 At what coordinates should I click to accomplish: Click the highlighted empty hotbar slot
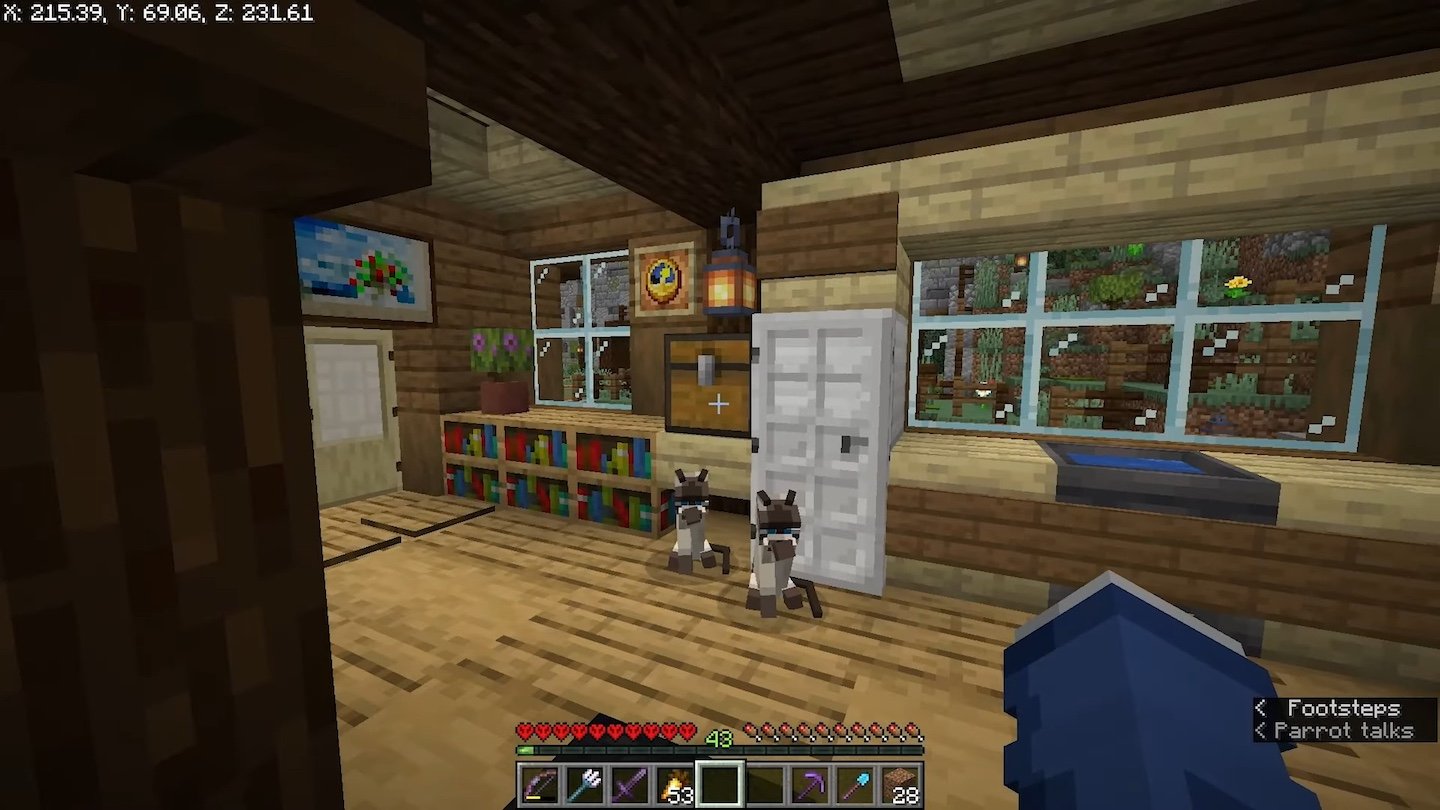[x=720, y=785]
